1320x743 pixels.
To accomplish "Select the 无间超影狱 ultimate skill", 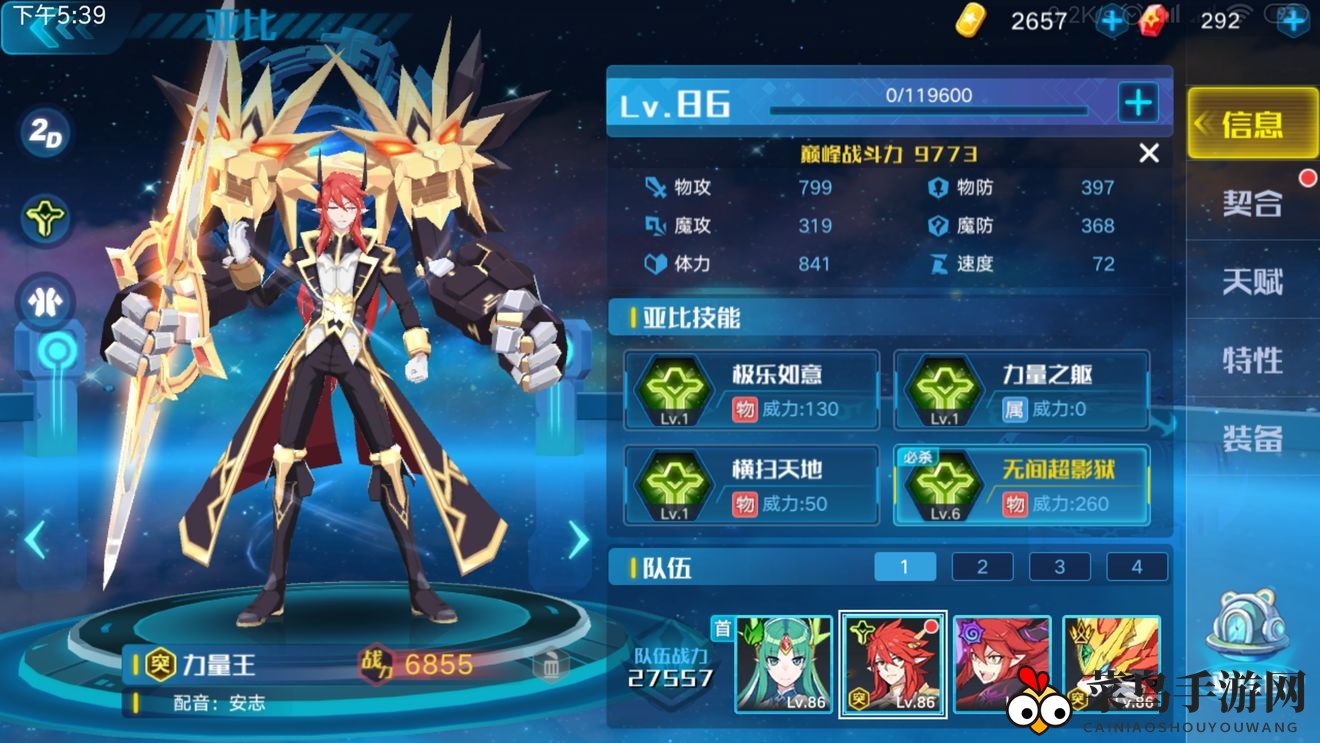I will [1021, 486].
